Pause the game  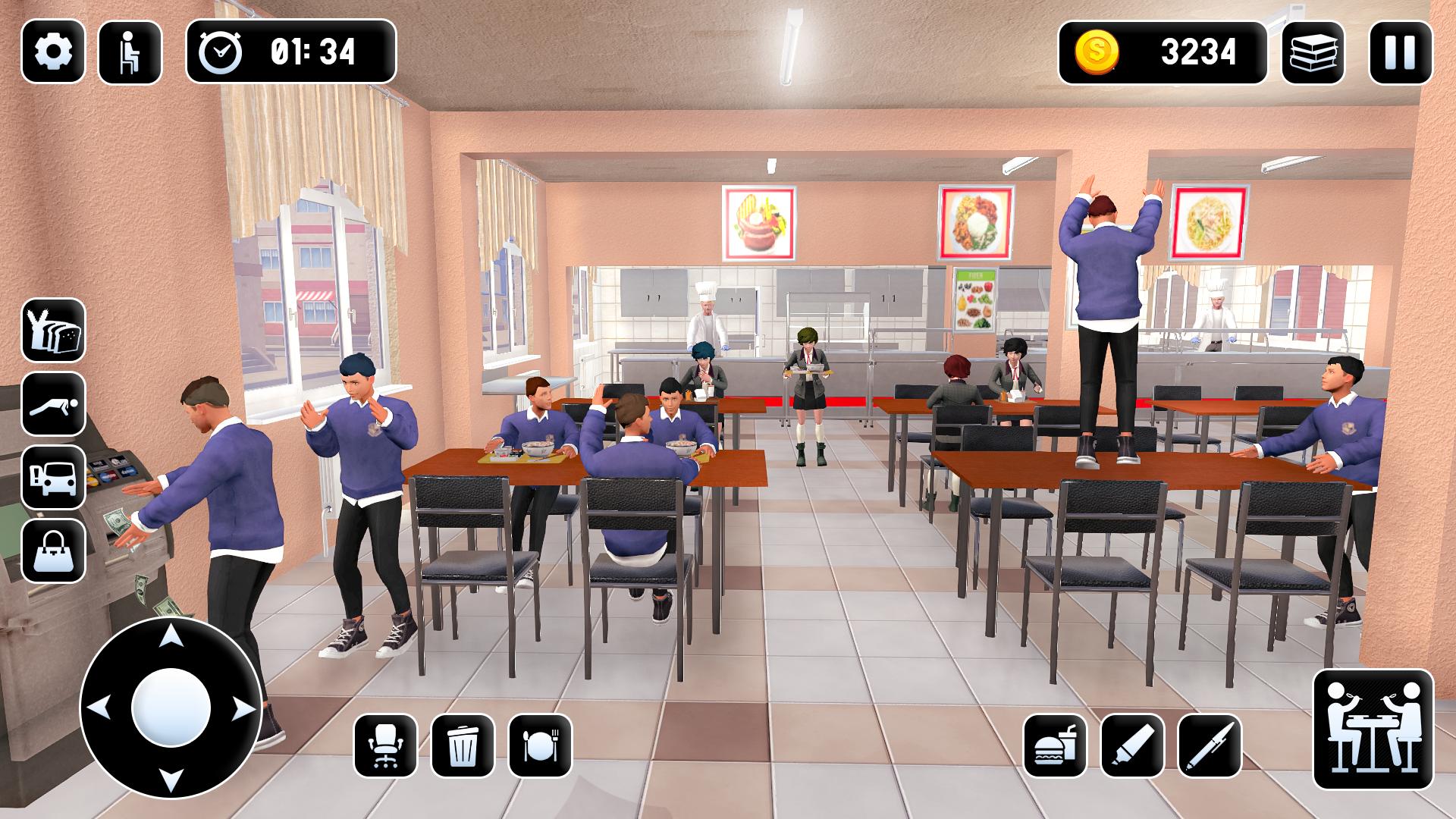pos(1400,52)
